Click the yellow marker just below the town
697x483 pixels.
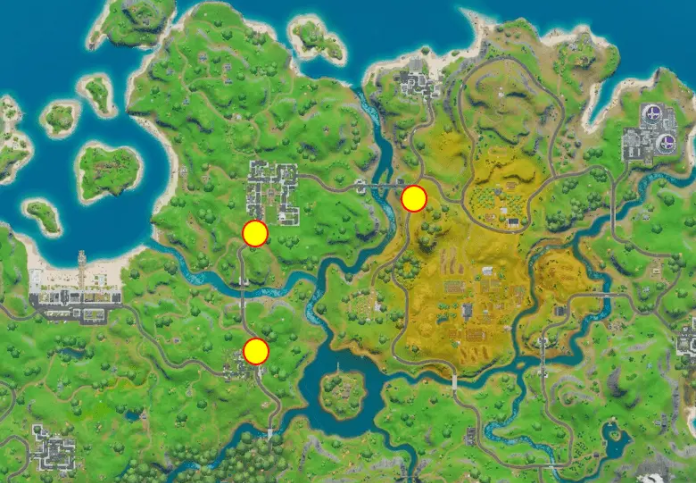255,234
